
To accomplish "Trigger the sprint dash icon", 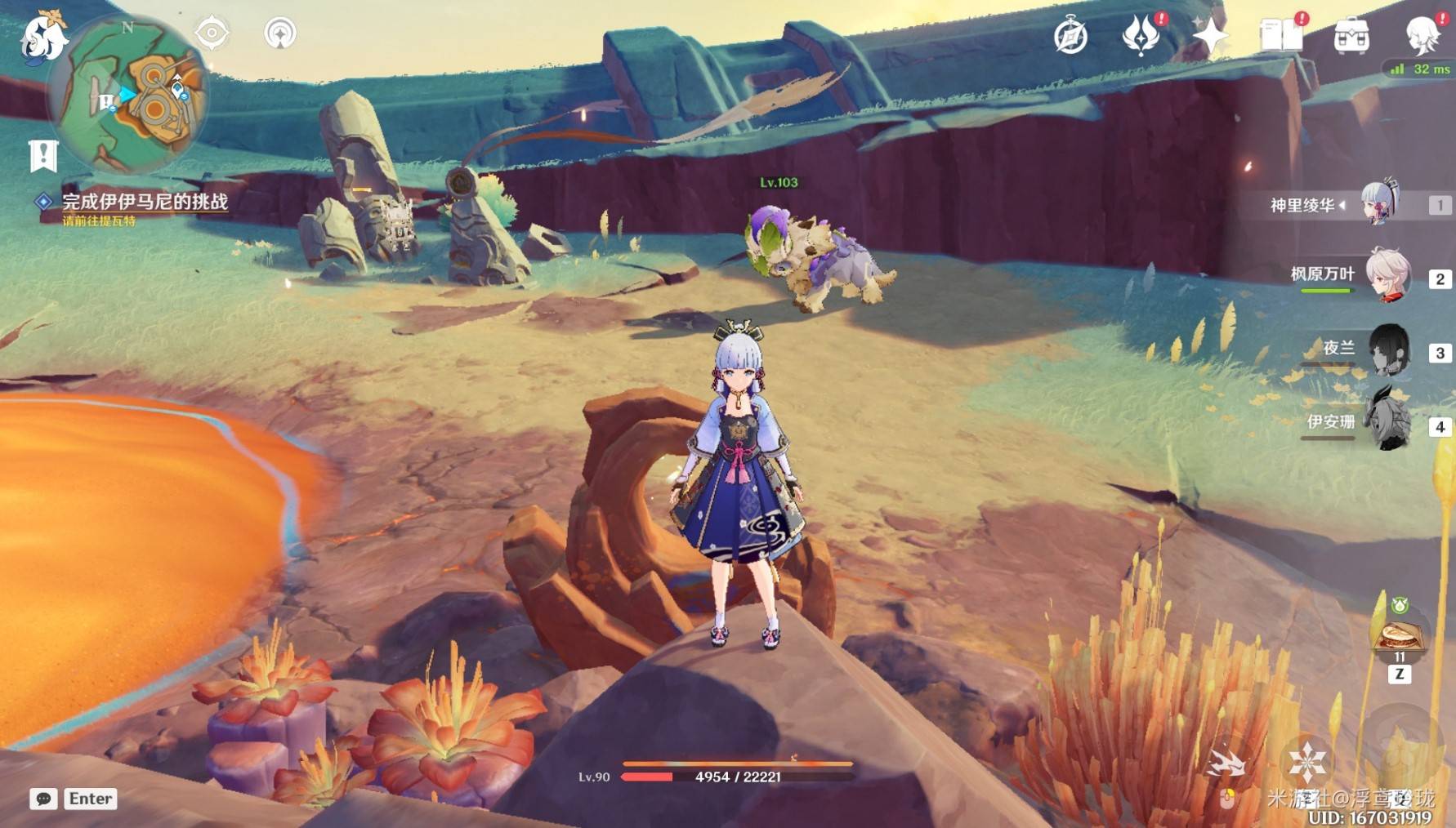I will click(1226, 763).
